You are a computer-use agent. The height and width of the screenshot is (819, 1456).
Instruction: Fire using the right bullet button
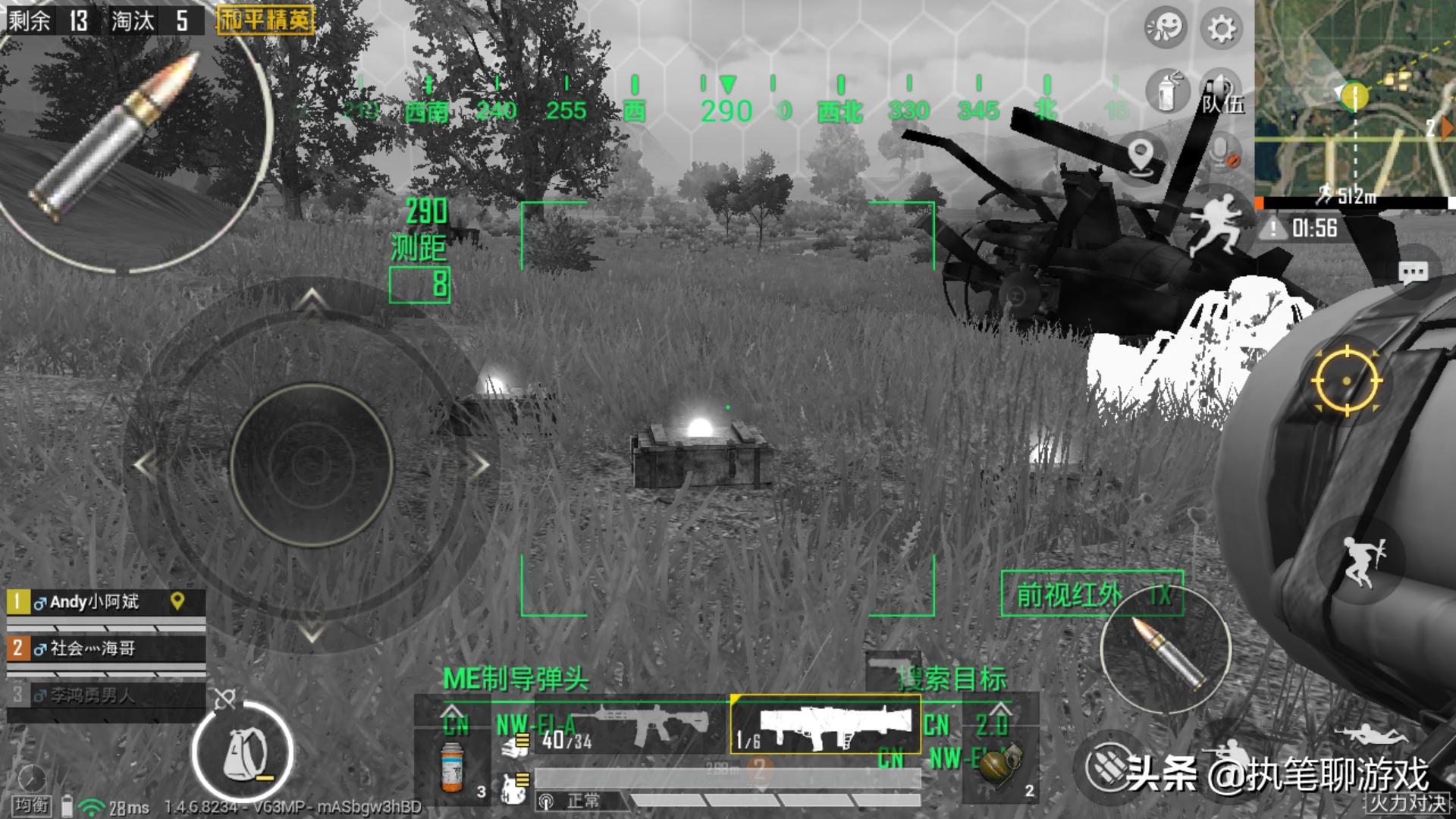[1166, 649]
